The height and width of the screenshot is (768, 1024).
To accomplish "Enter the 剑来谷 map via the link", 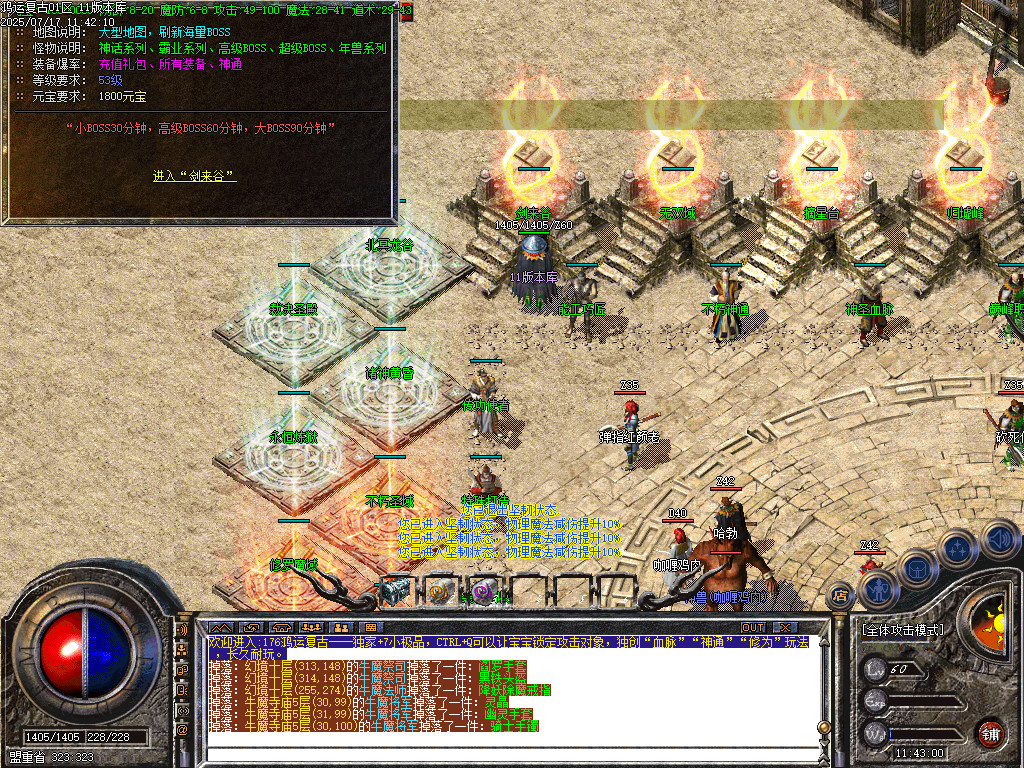I will [194, 176].
